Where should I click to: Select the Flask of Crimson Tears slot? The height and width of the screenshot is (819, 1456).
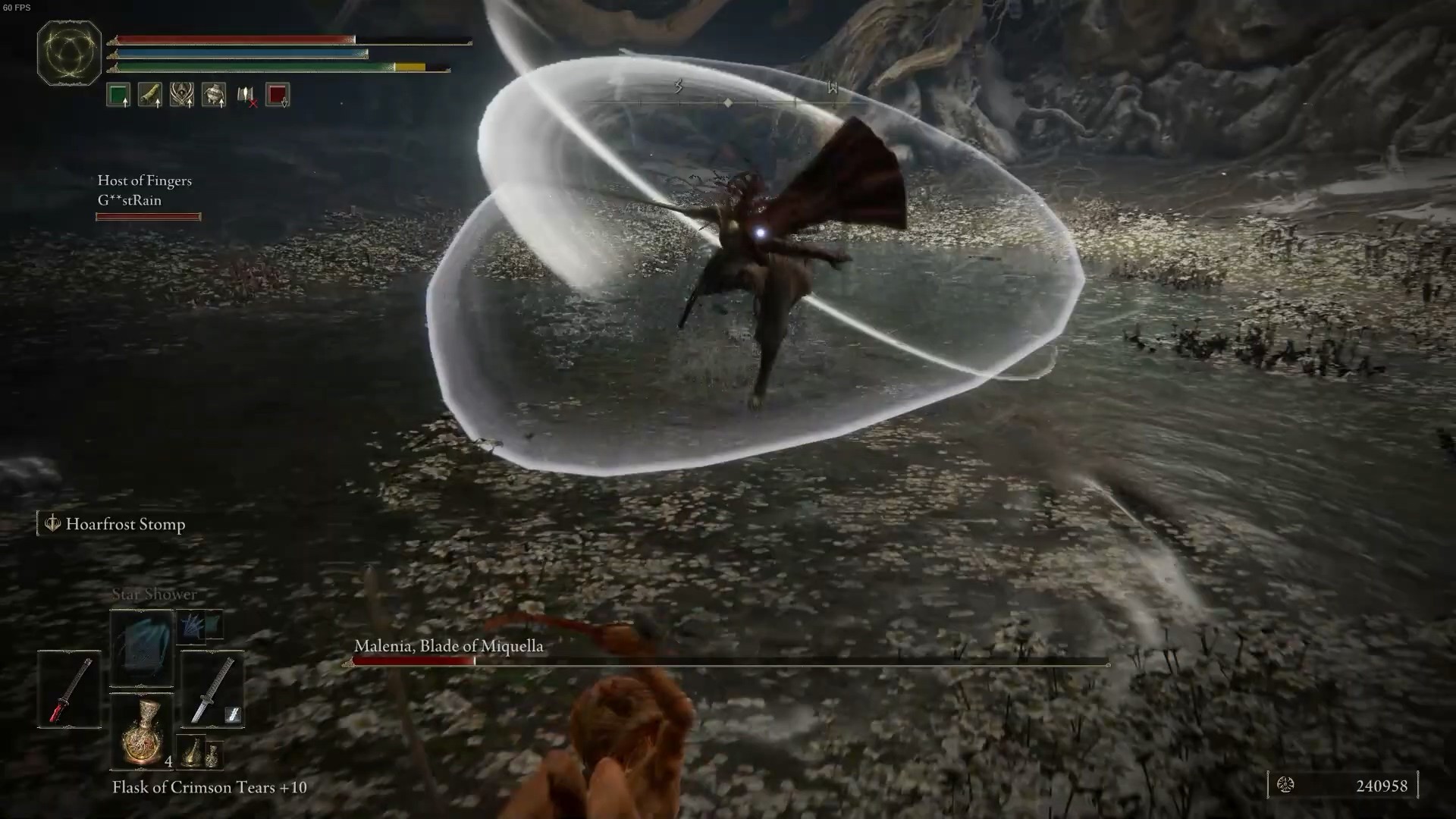click(x=143, y=732)
